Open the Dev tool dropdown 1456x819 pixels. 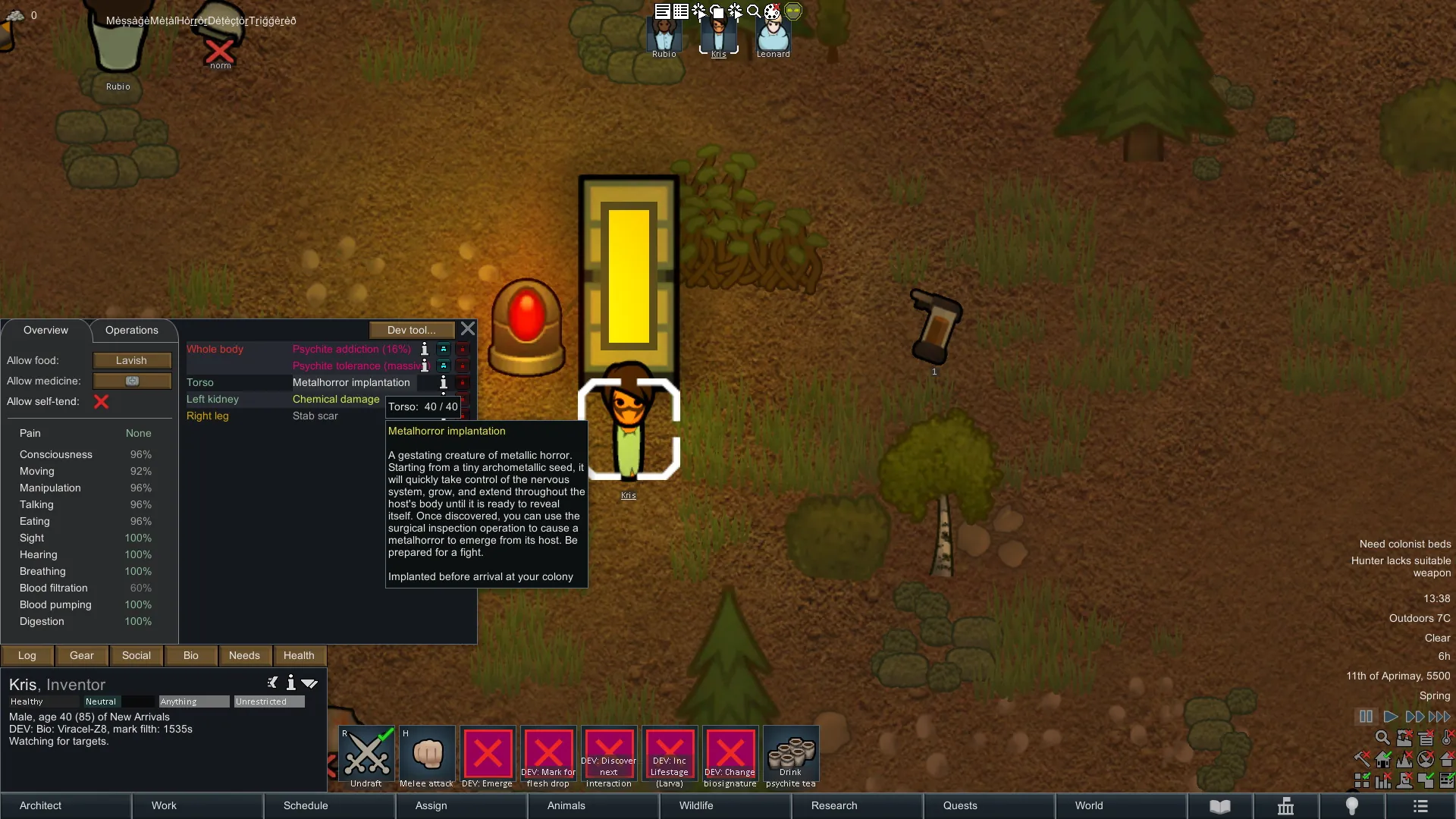tap(411, 331)
